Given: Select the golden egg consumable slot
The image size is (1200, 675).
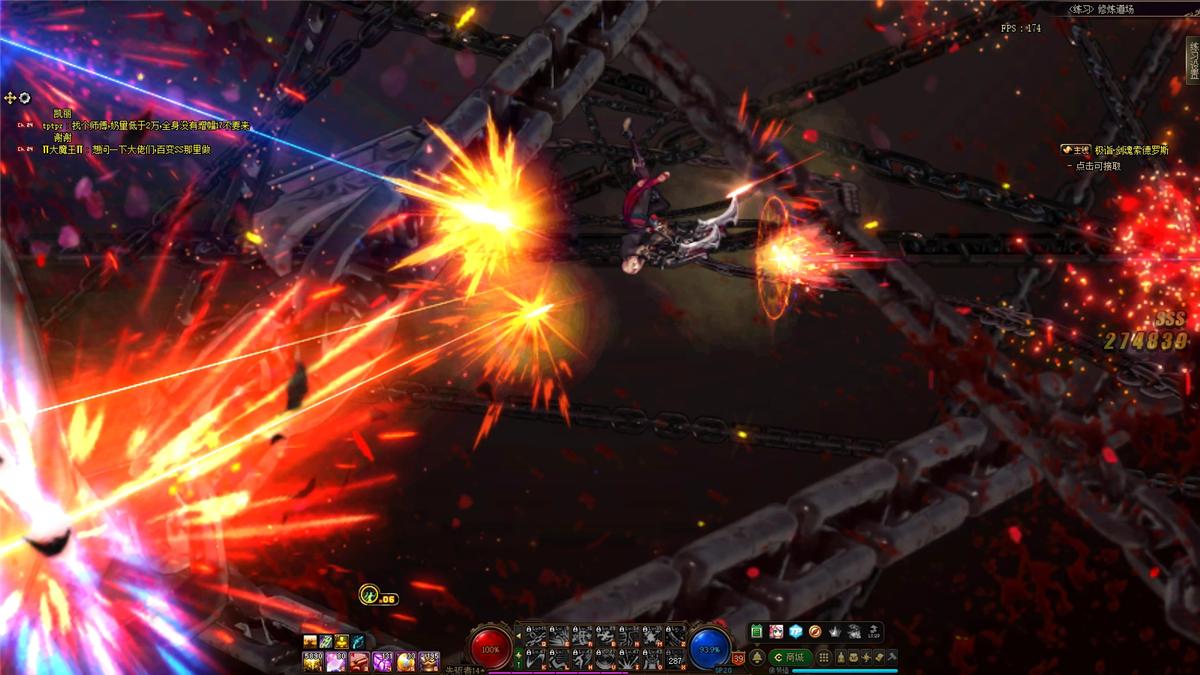Looking at the screenshot, I should point(406,661).
